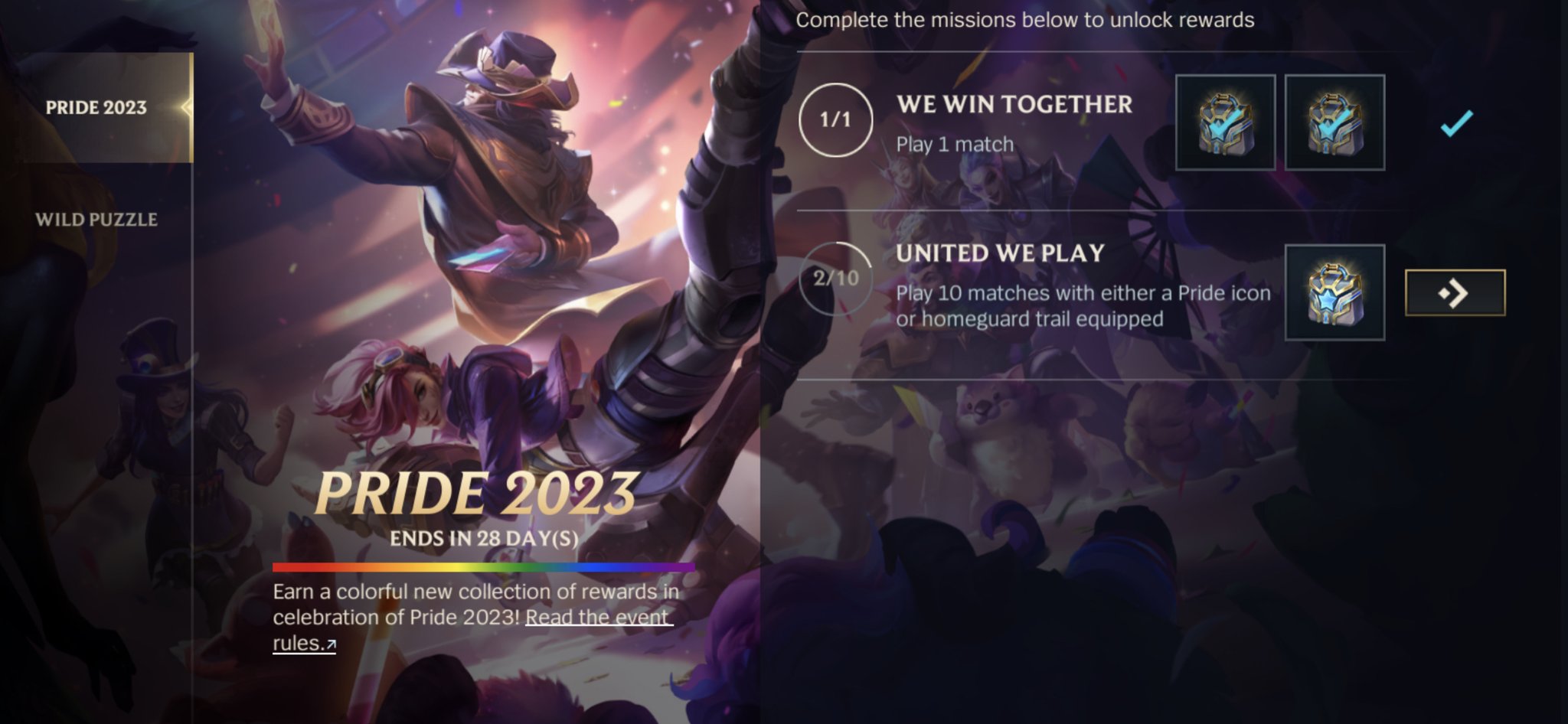This screenshot has width=1568, height=724.
Task: Toggle the Pride 2023 tab highlight
Action: [97, 107]
